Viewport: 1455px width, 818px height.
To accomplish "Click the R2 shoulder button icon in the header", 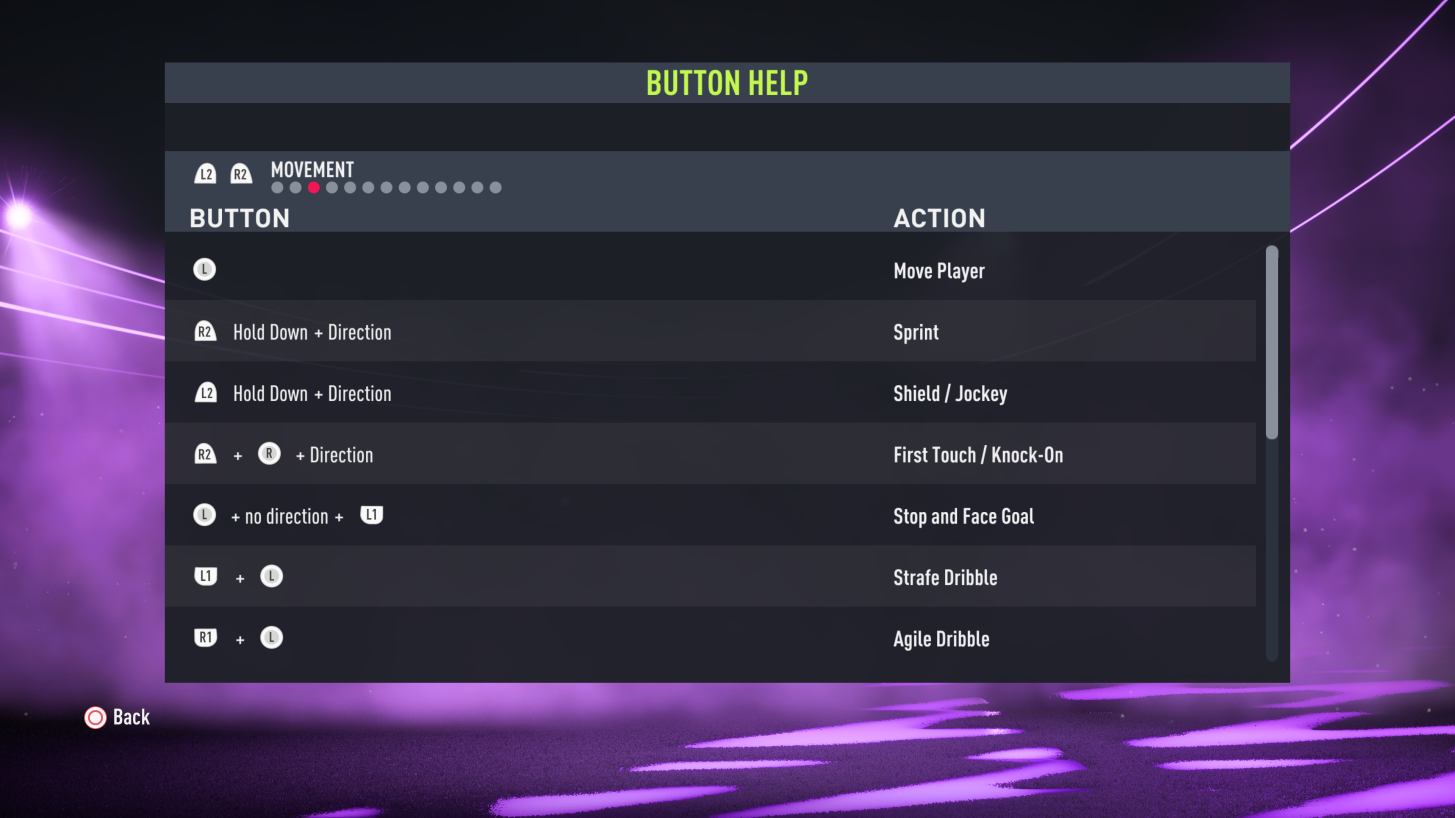I will [240, 172].
